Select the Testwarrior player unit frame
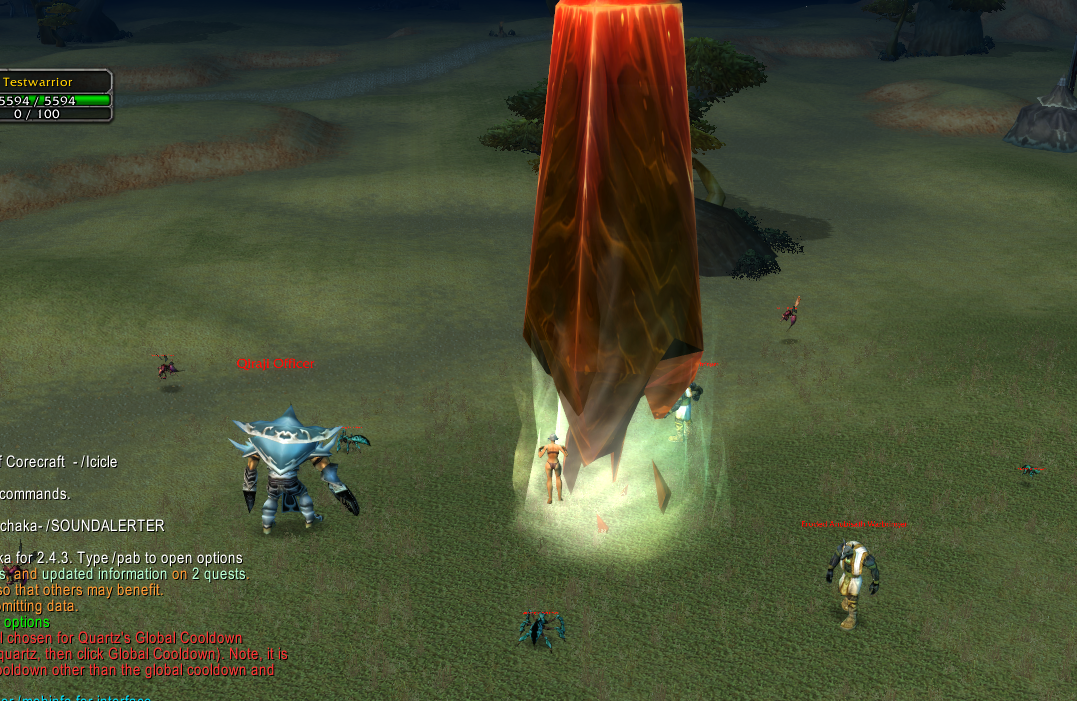 [54, 96]
